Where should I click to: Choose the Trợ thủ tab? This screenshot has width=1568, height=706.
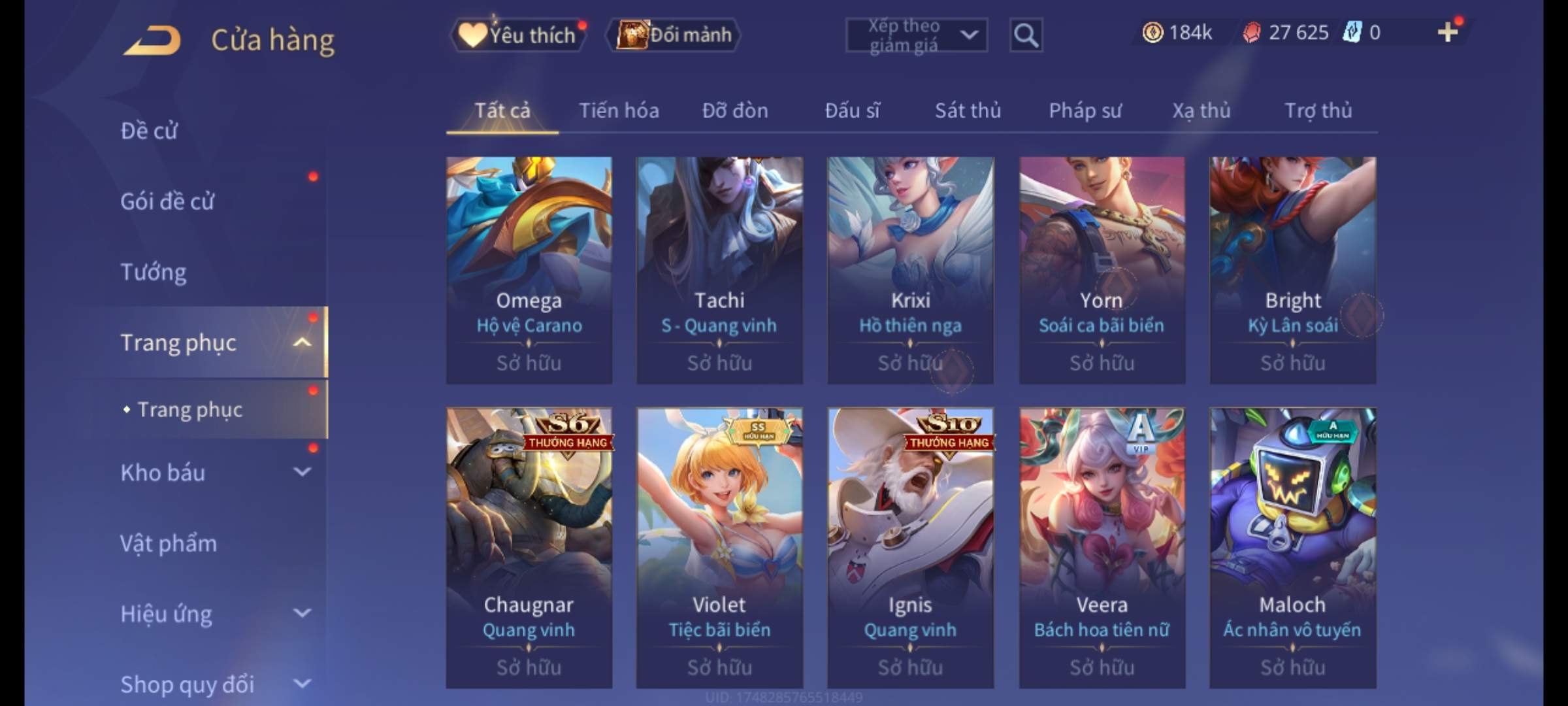(1318, 110)
